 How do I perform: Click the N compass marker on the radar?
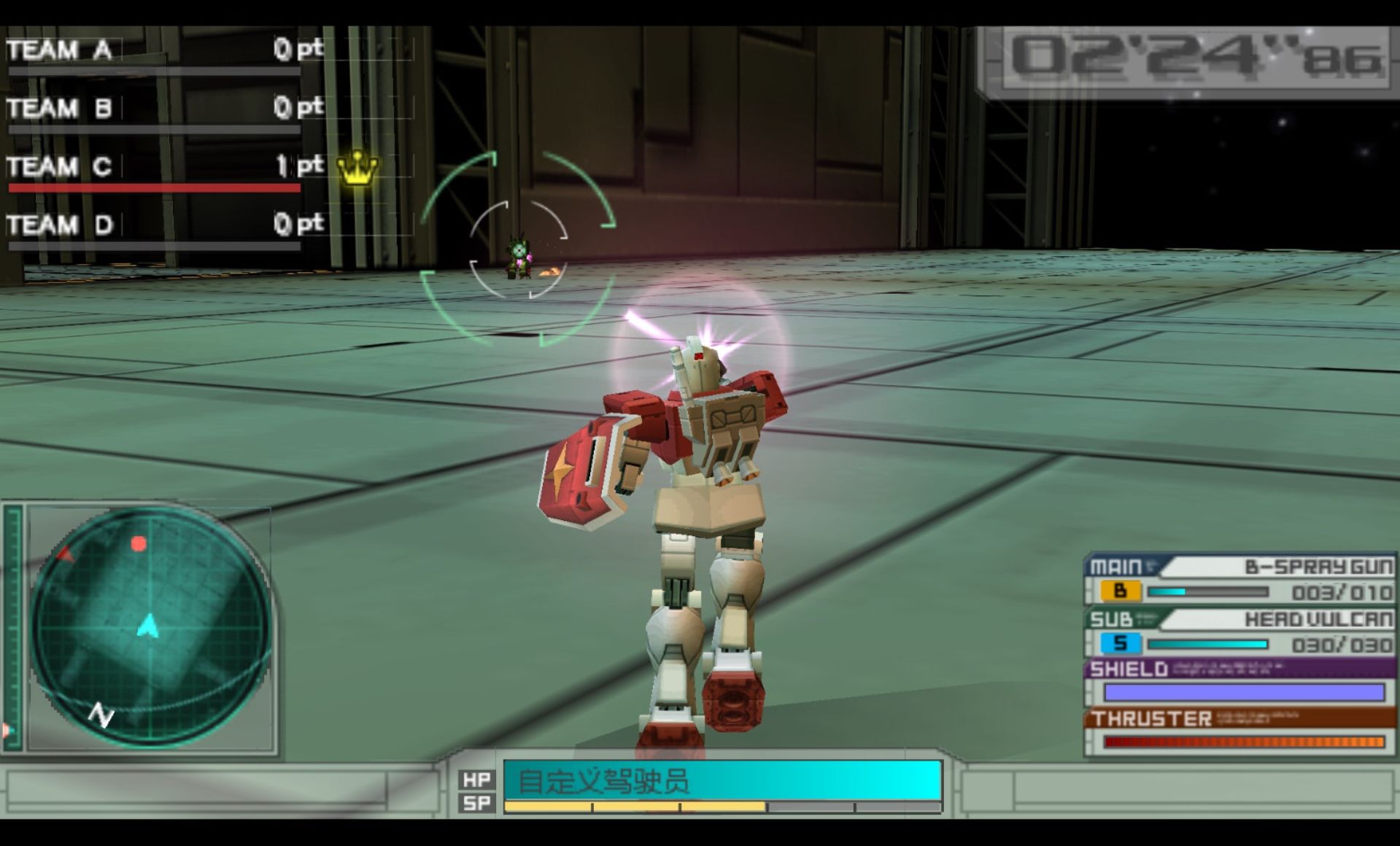pyautogui.click(x=101, y=715)
